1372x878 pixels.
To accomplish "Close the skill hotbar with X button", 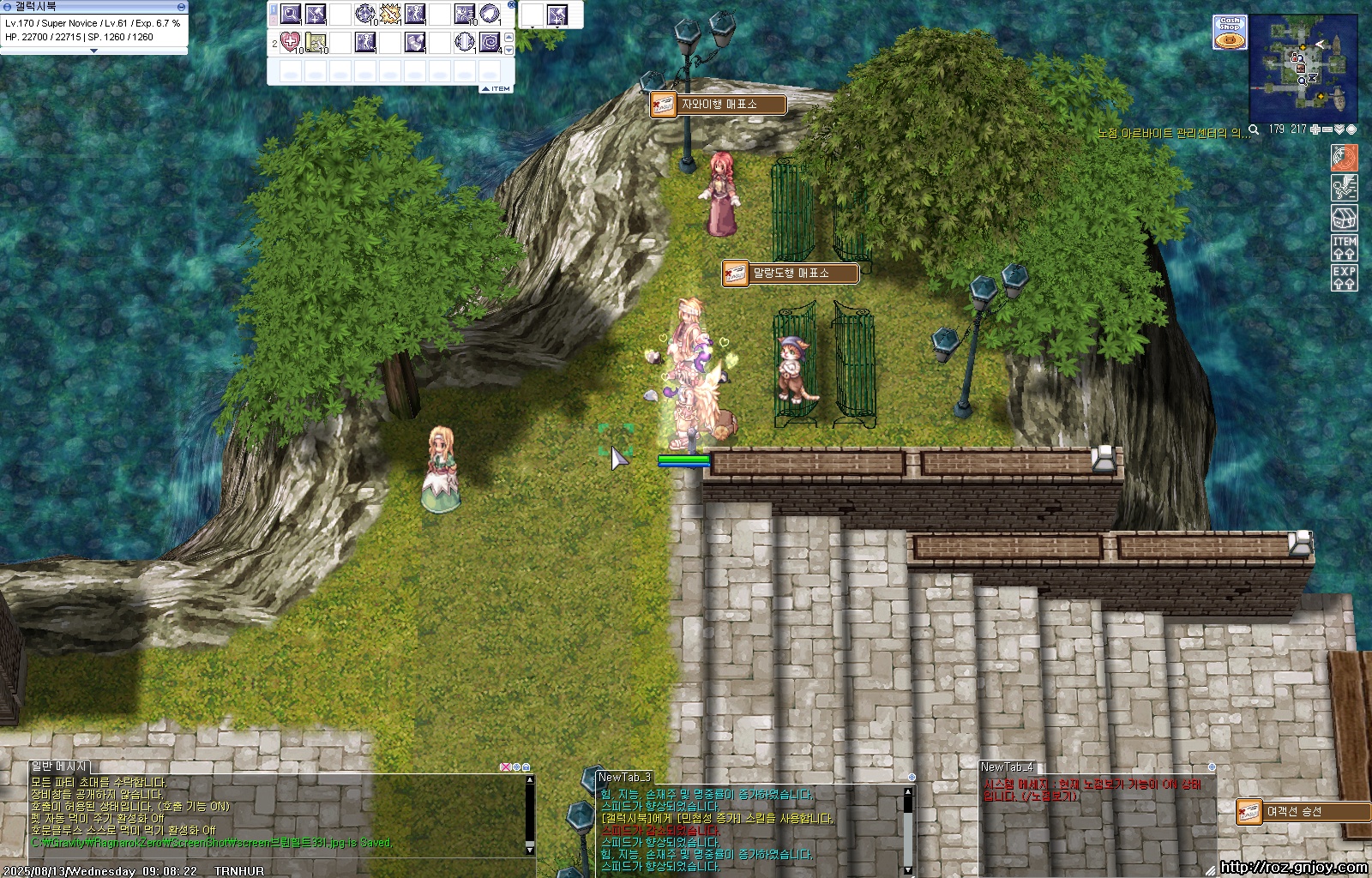I will point(511,5).
